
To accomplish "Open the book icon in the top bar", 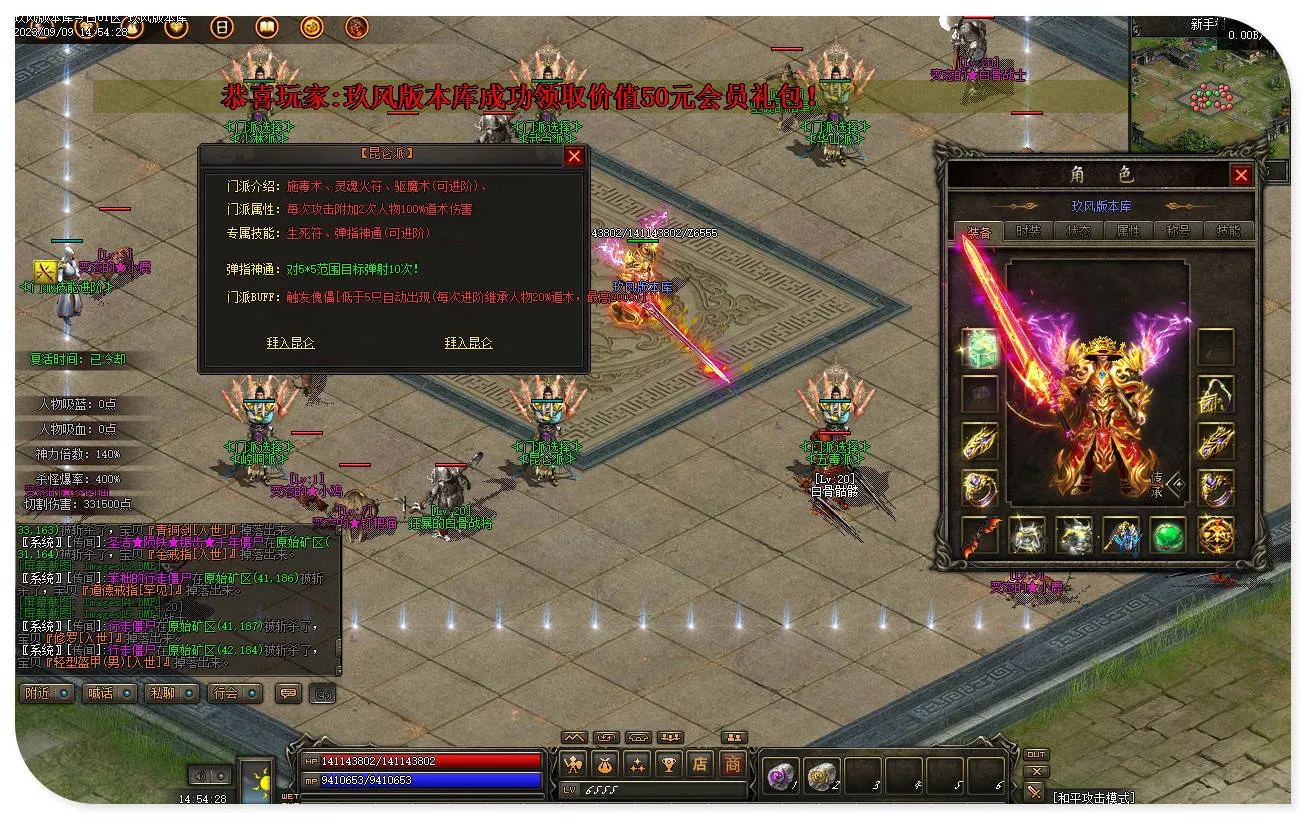I will point(266,28).
